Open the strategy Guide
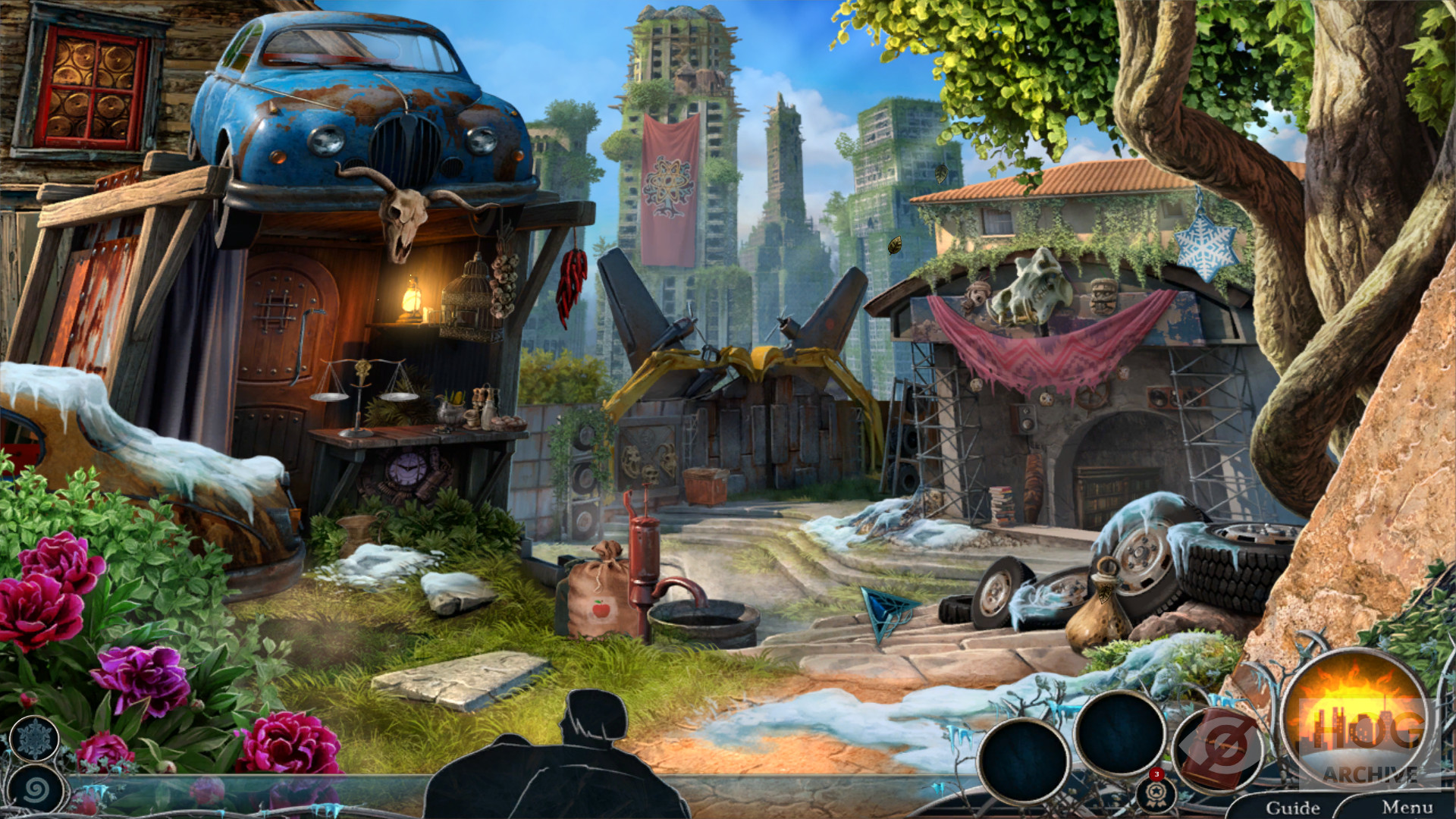Image resolution: width=1456 pixels, height=819 pixels. (1292, 807)
